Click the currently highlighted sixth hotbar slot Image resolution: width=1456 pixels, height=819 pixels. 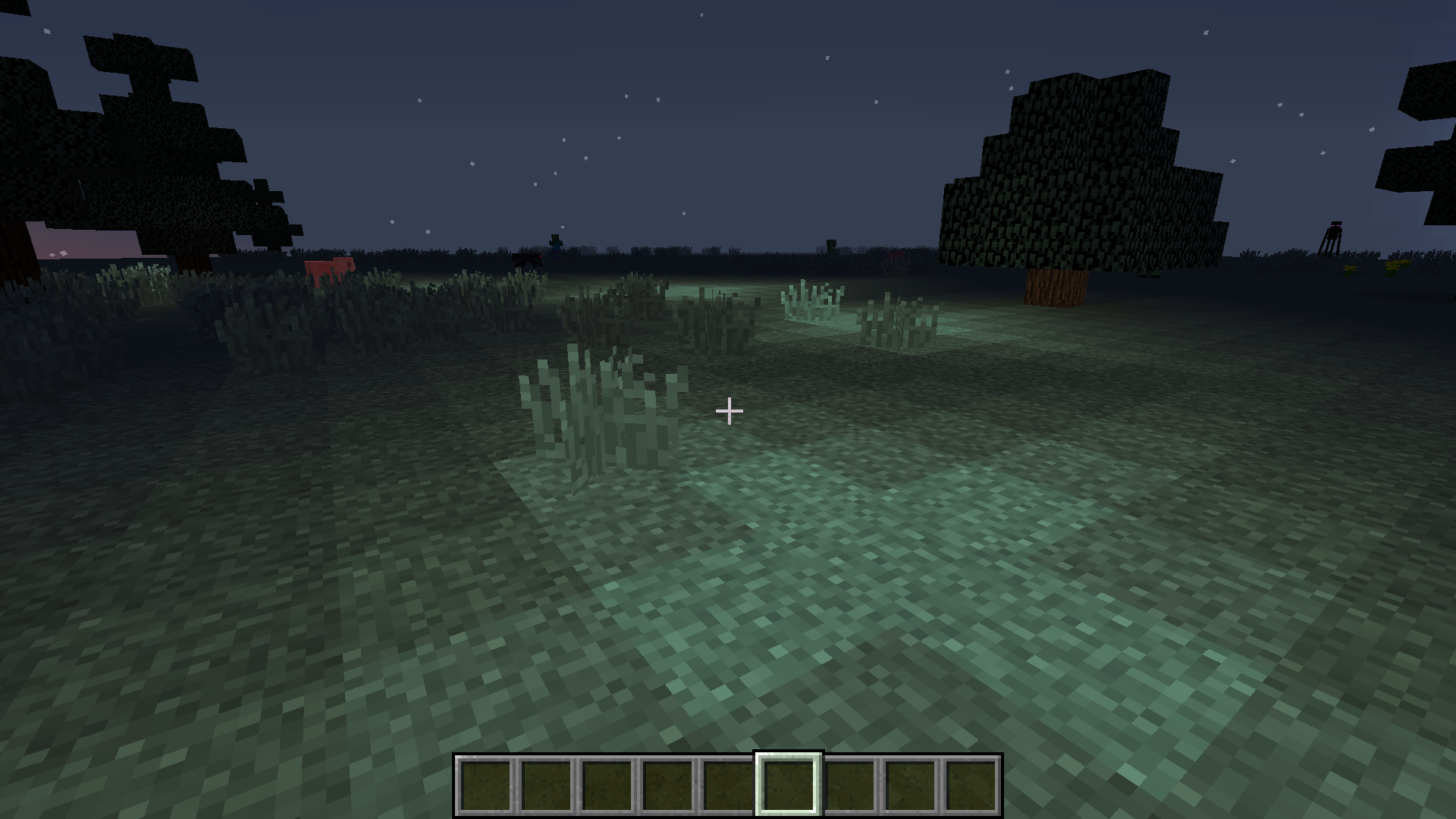(x=789, y=786)
